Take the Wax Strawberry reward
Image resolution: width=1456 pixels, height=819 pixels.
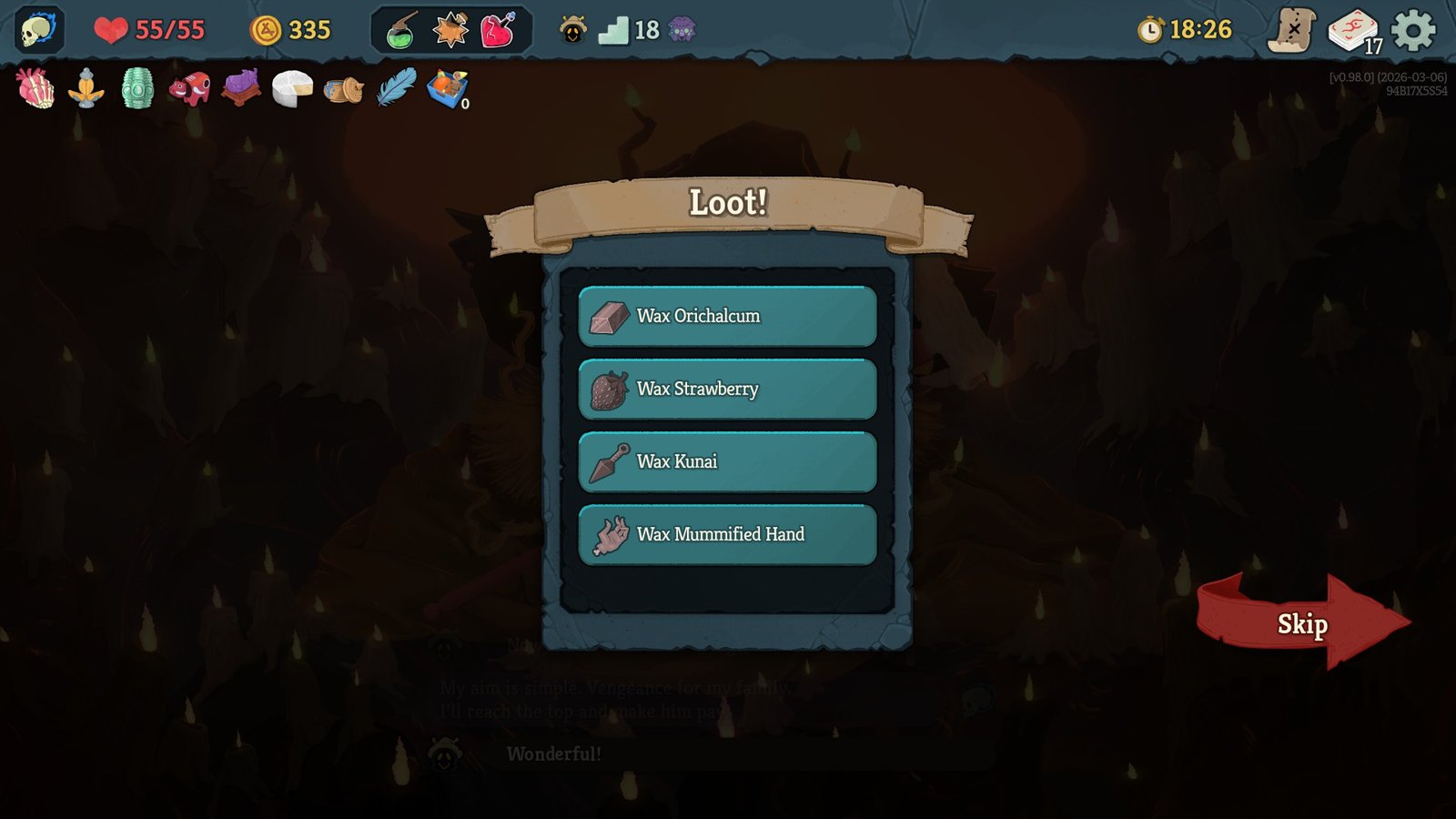[x=726, y=389]
